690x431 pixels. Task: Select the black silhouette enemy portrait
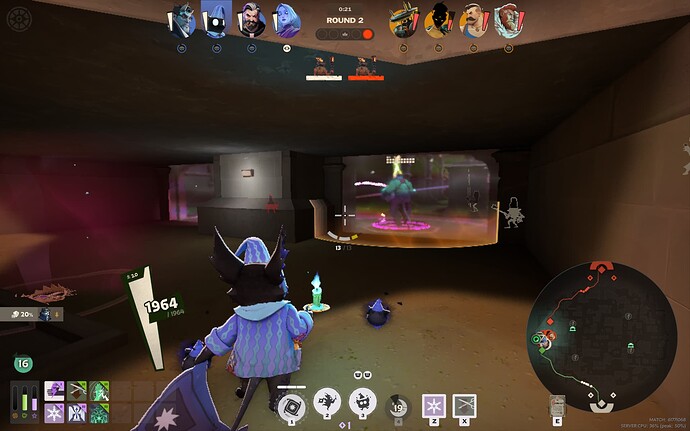coord(439,19)
